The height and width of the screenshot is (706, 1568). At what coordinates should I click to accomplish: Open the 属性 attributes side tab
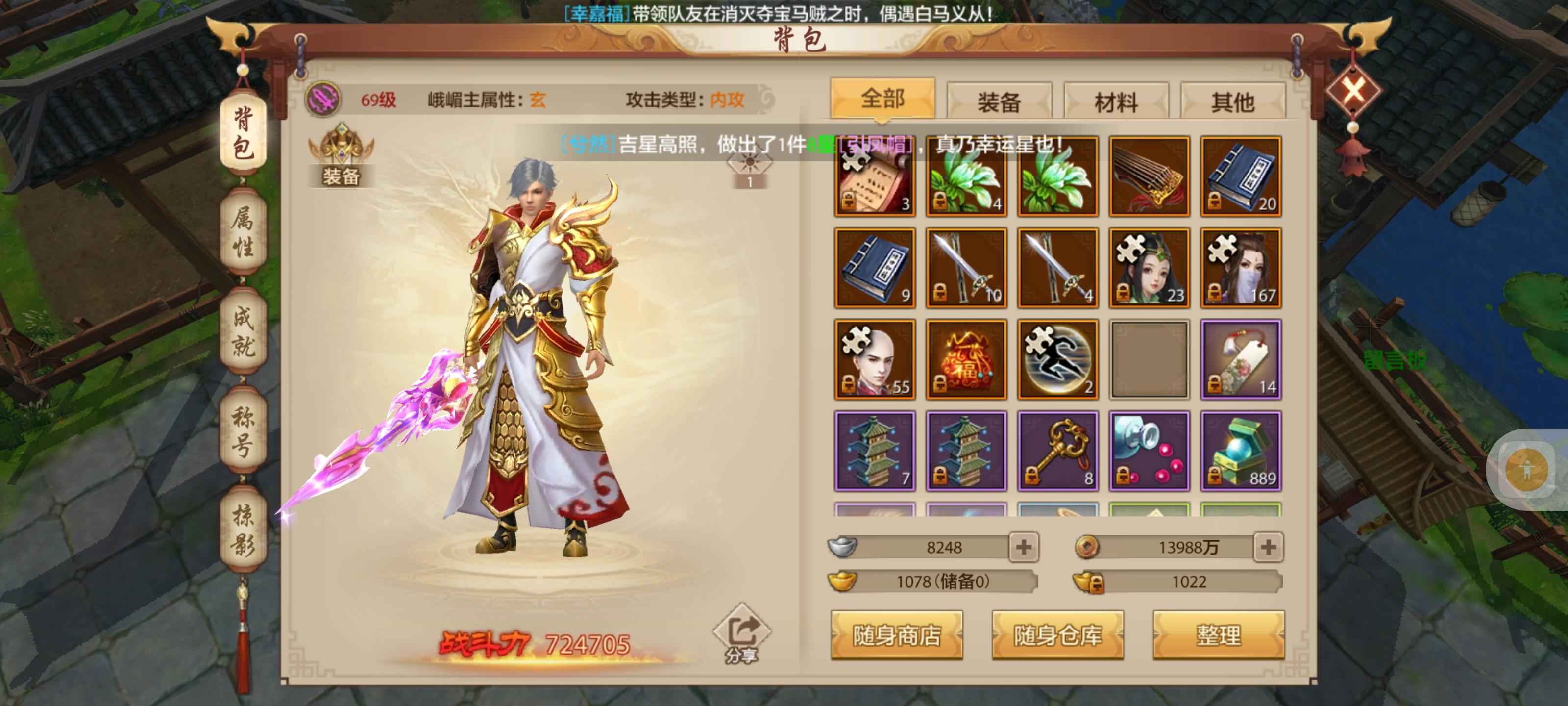[x=243, y=231]
